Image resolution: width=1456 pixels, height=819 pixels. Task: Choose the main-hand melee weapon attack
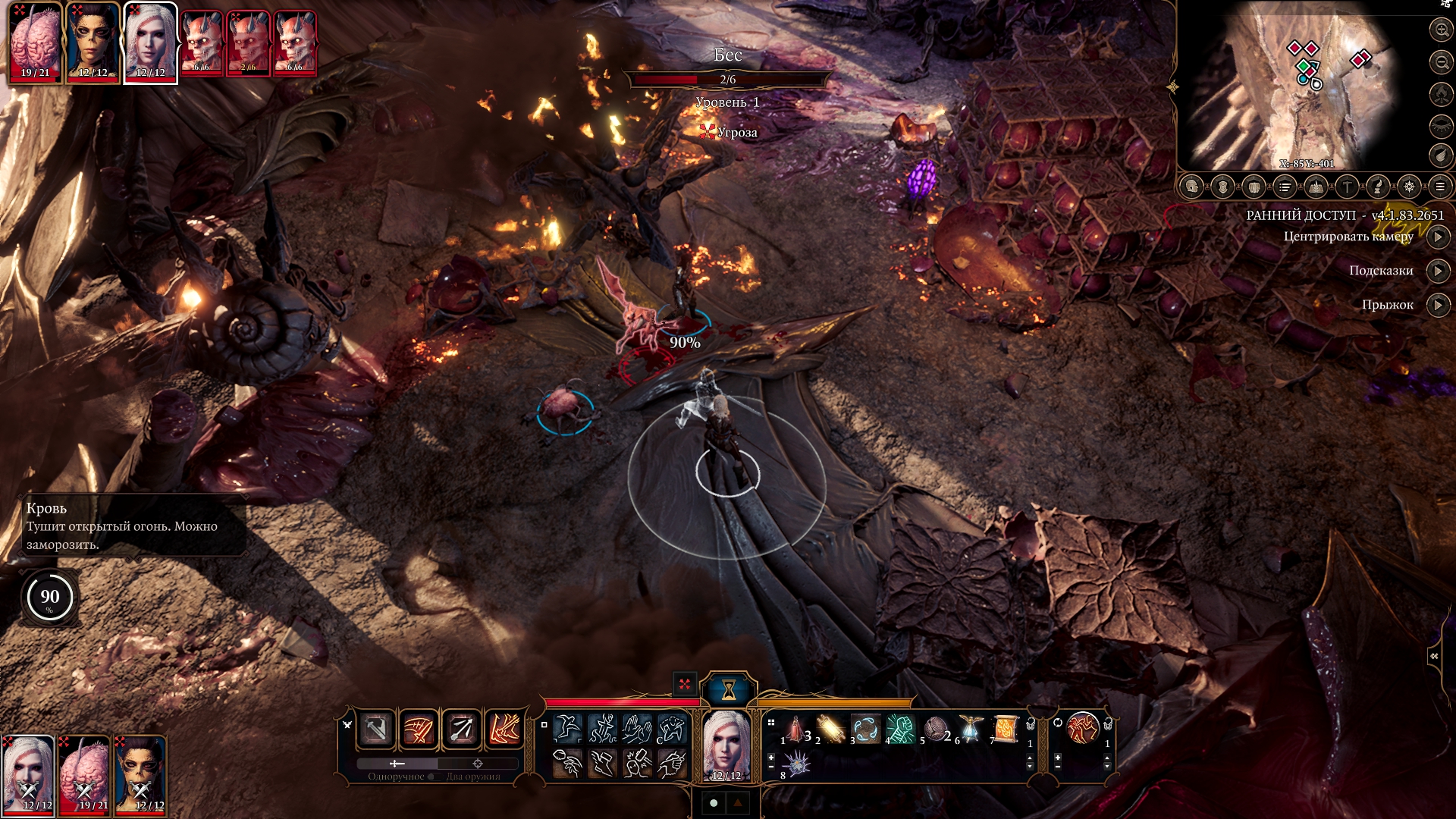coord(376,730)
